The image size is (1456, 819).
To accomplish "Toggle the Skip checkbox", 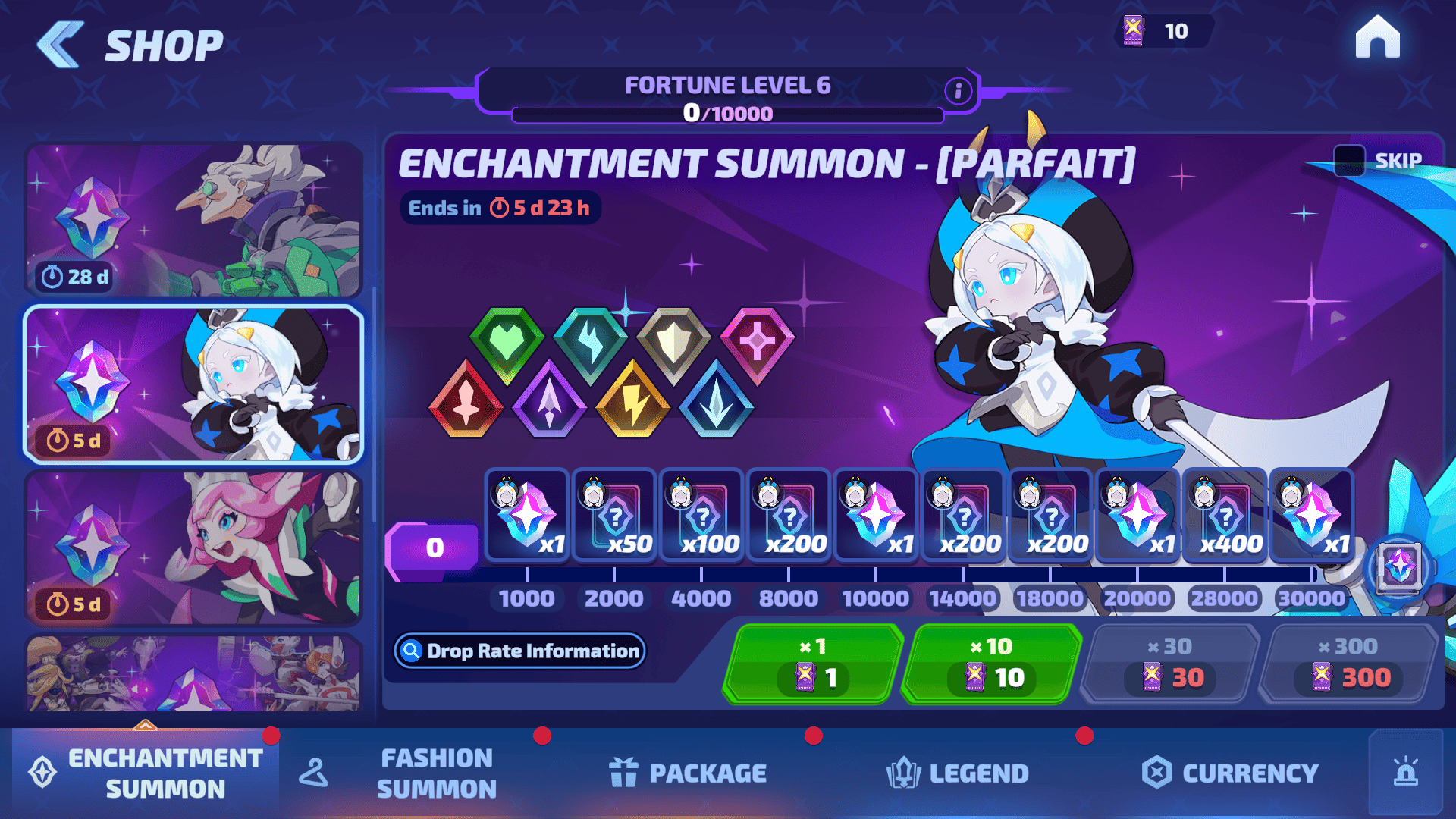I will 1349,160.
